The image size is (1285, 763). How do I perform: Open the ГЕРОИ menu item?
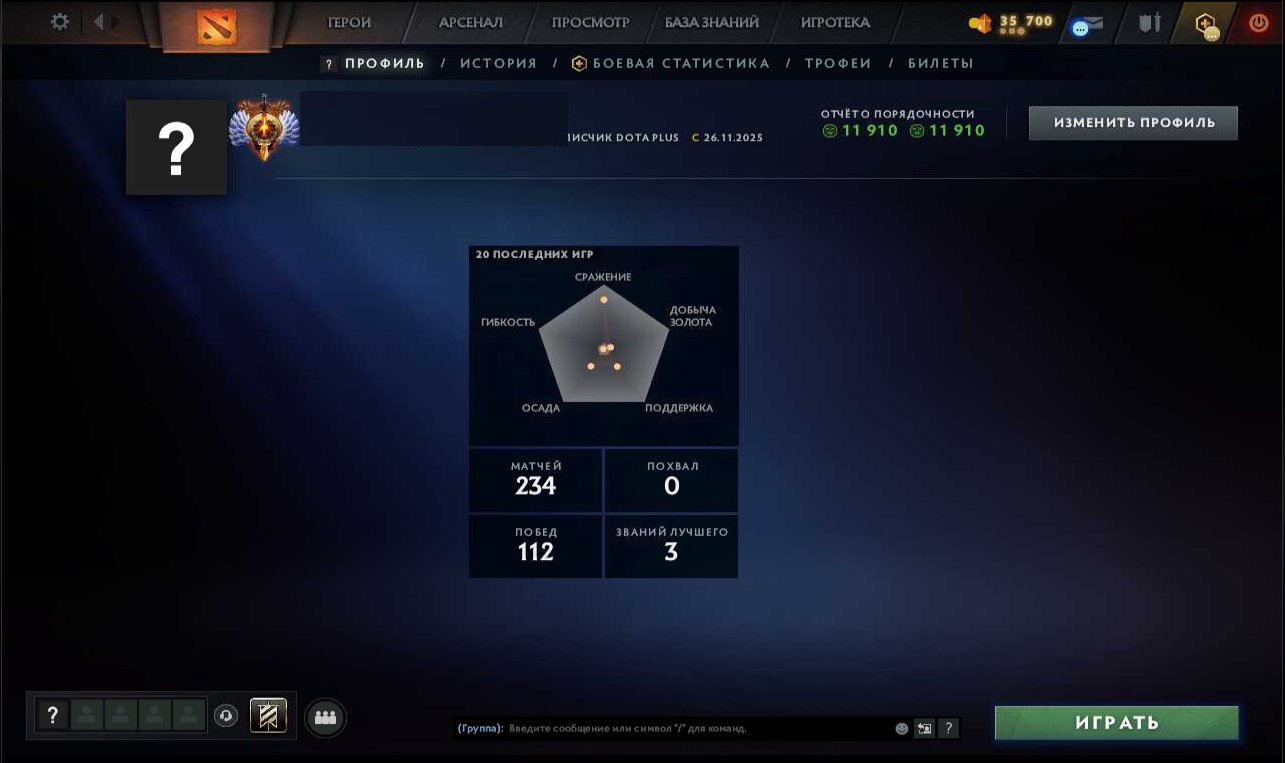point(348,21)
